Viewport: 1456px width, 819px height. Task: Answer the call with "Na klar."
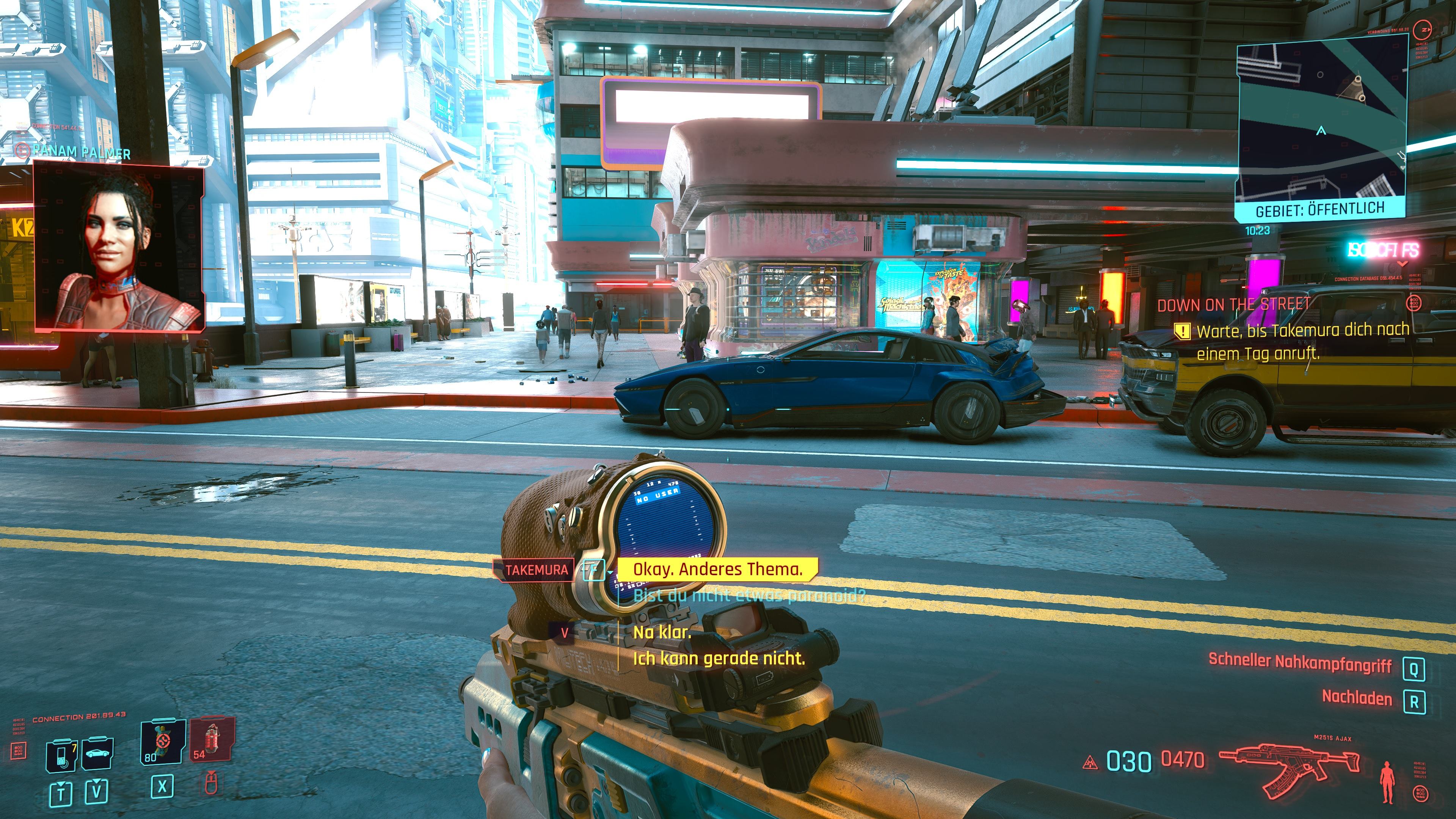coord(662,632)
